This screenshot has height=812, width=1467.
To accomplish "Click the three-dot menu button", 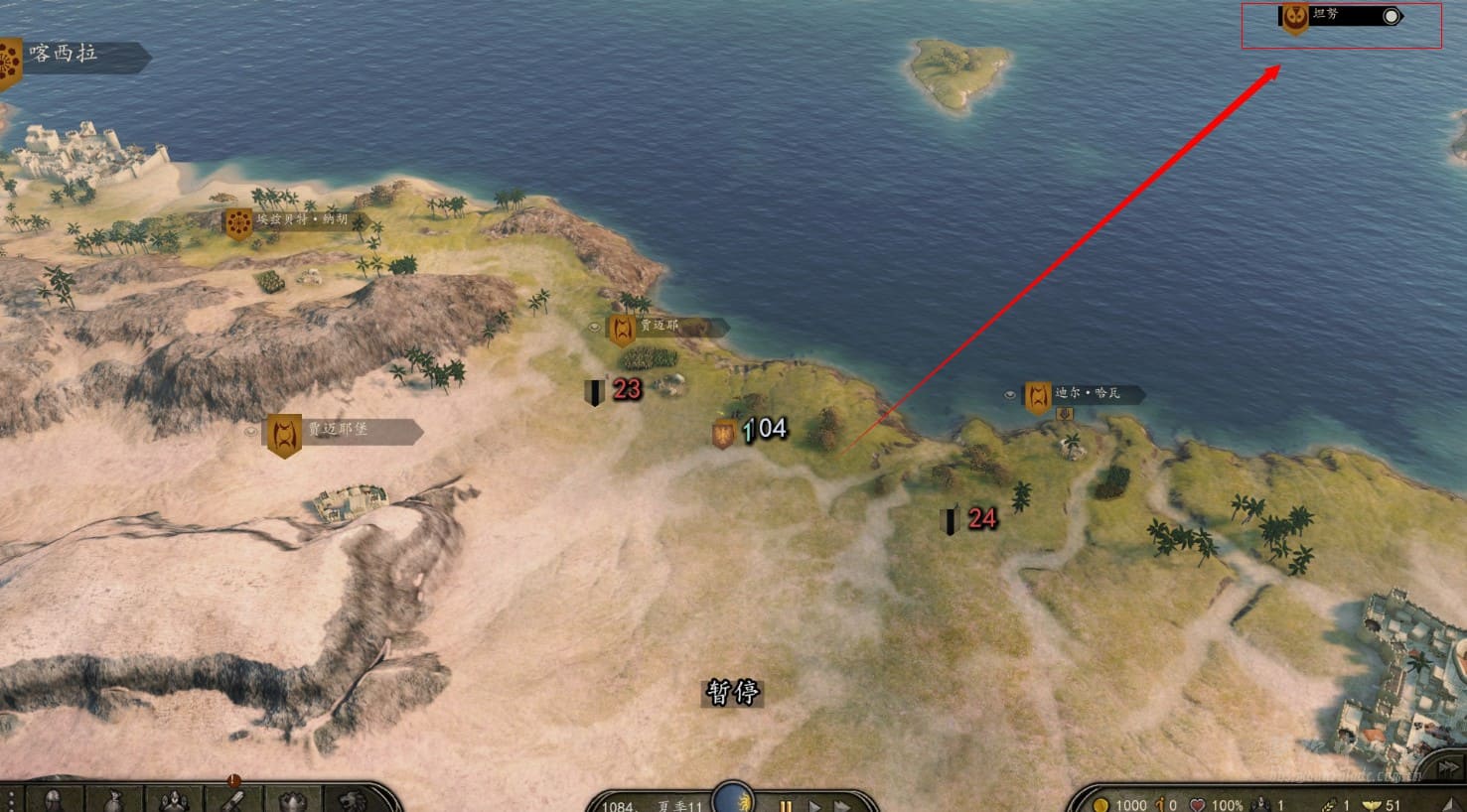I will (11, 800).
